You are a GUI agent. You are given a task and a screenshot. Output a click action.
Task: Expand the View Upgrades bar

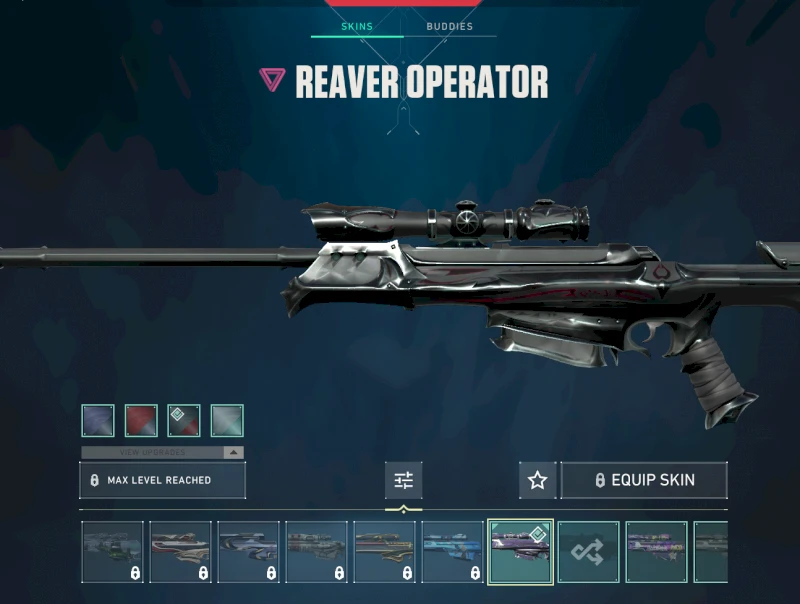click(162, 452)
